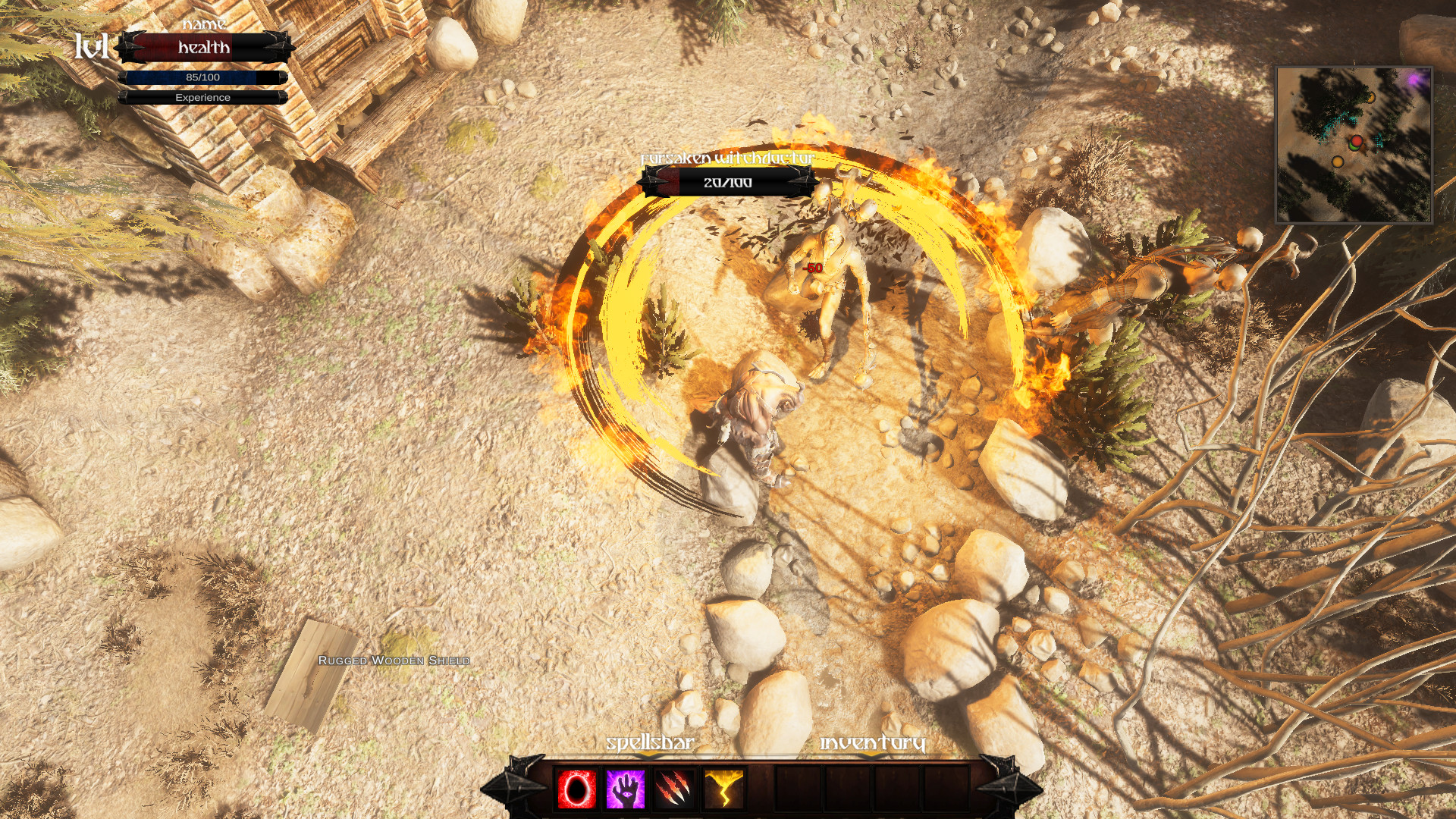This screenshot has height=819, width=1456.
Task: Pick up the Rugged Wooden Shield label
Action: 394,661
